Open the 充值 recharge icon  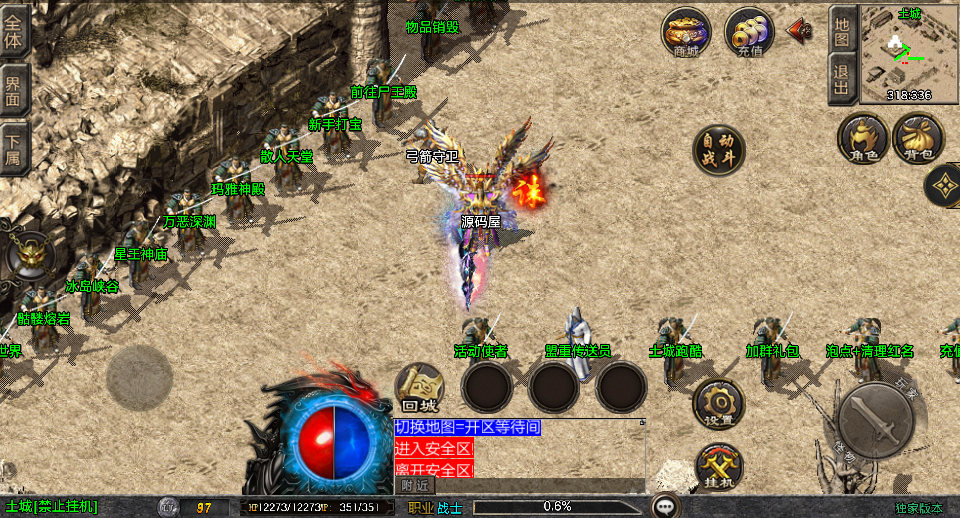749,32
